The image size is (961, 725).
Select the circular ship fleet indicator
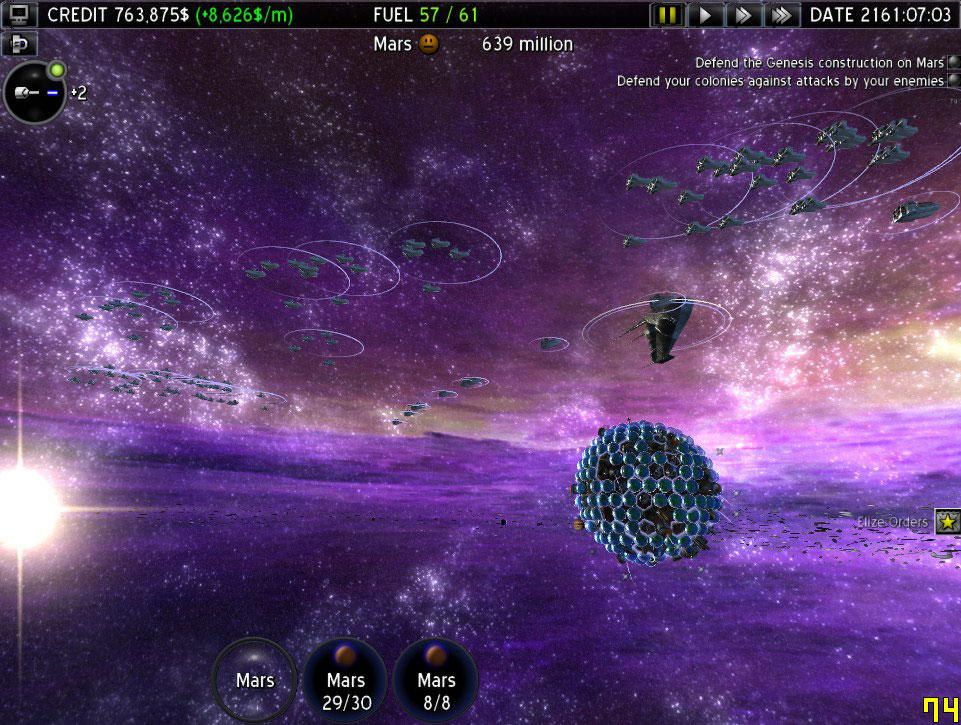click(x=35, y=92)
